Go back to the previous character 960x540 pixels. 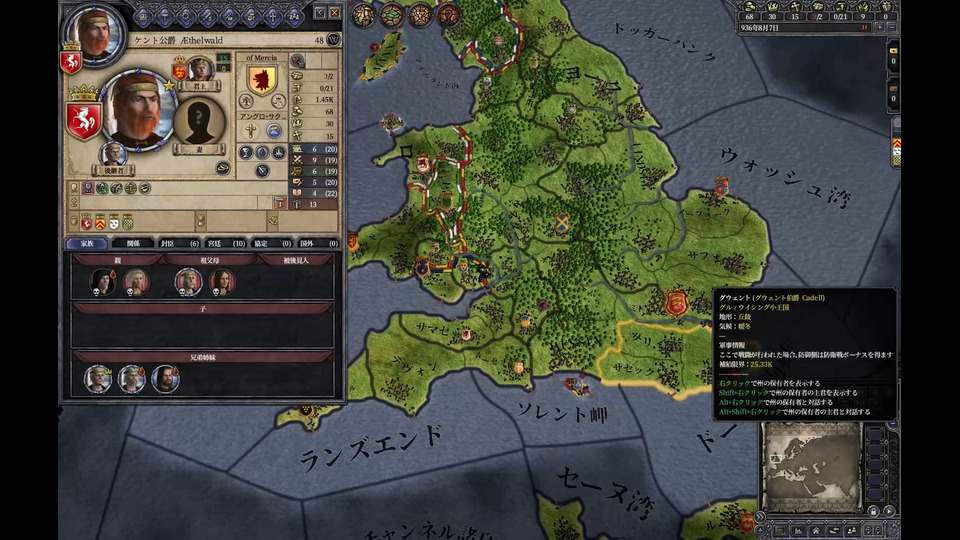319,13
